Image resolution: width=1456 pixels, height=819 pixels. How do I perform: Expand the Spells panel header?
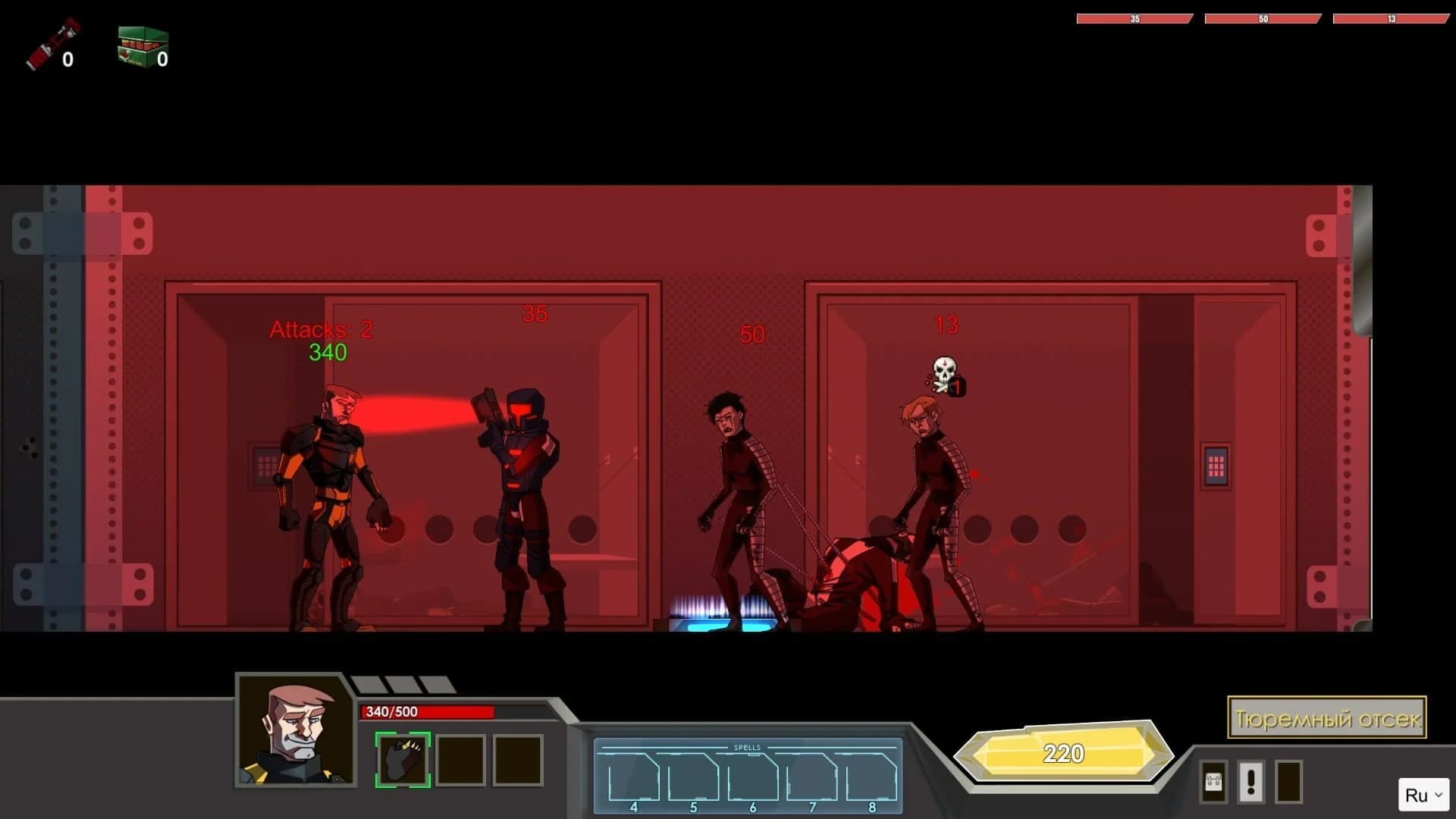coord(747,747)
